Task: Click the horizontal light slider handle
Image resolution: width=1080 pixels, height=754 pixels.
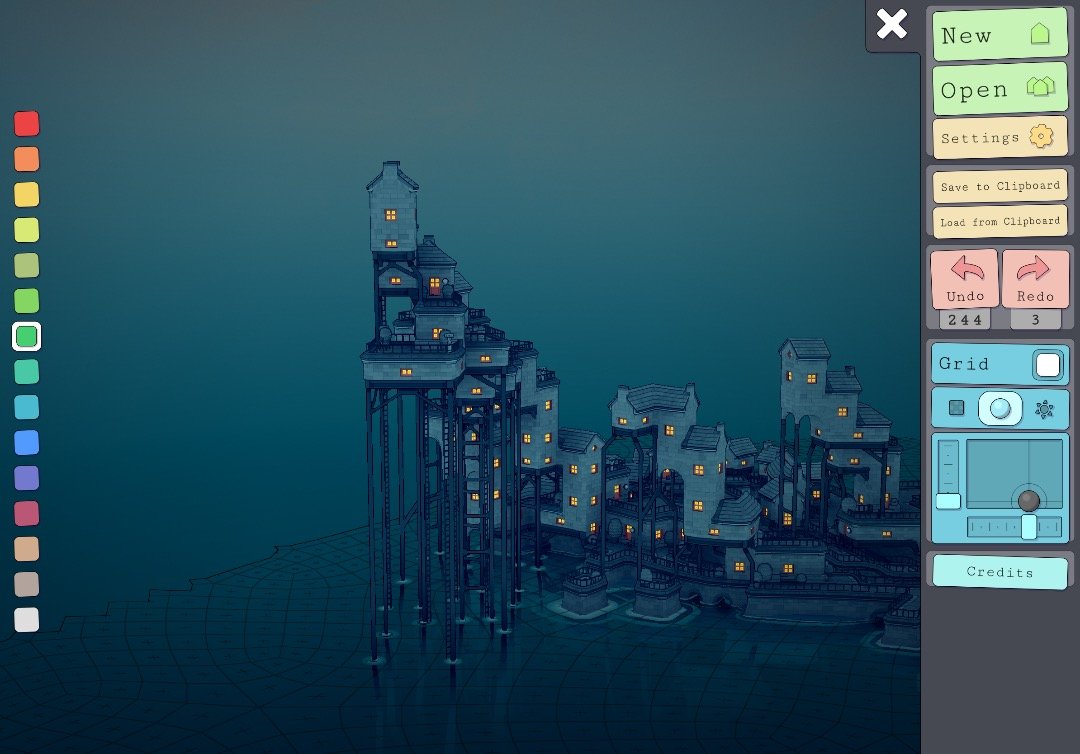Action: pyautogui.click(x=1029, y=527)
